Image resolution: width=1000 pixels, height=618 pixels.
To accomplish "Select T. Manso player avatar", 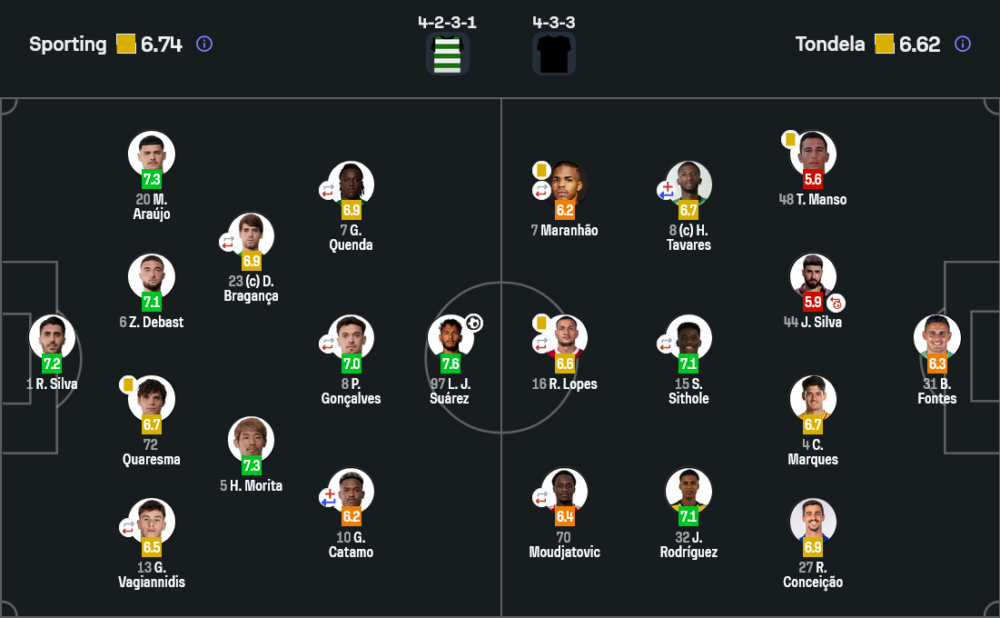I will coord(813,155).
